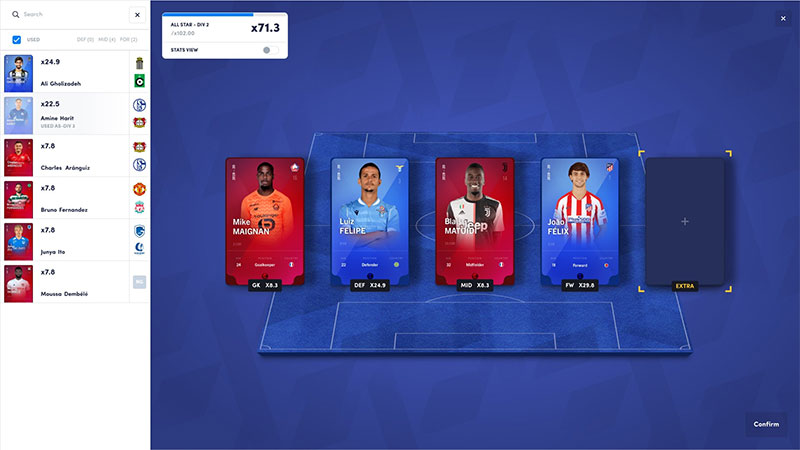
Task: Close the player search panel
Action: pyautogui.click(x=137, y=15)
